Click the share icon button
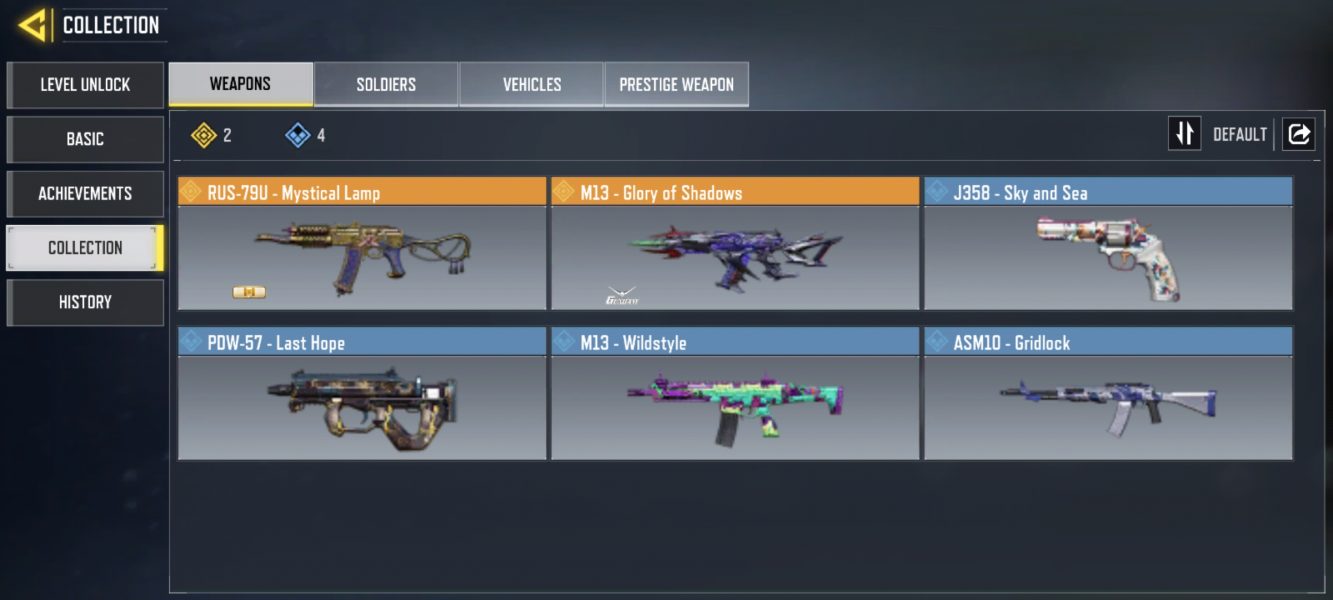Screen dimensions: 1333x600 (1298, 134)
